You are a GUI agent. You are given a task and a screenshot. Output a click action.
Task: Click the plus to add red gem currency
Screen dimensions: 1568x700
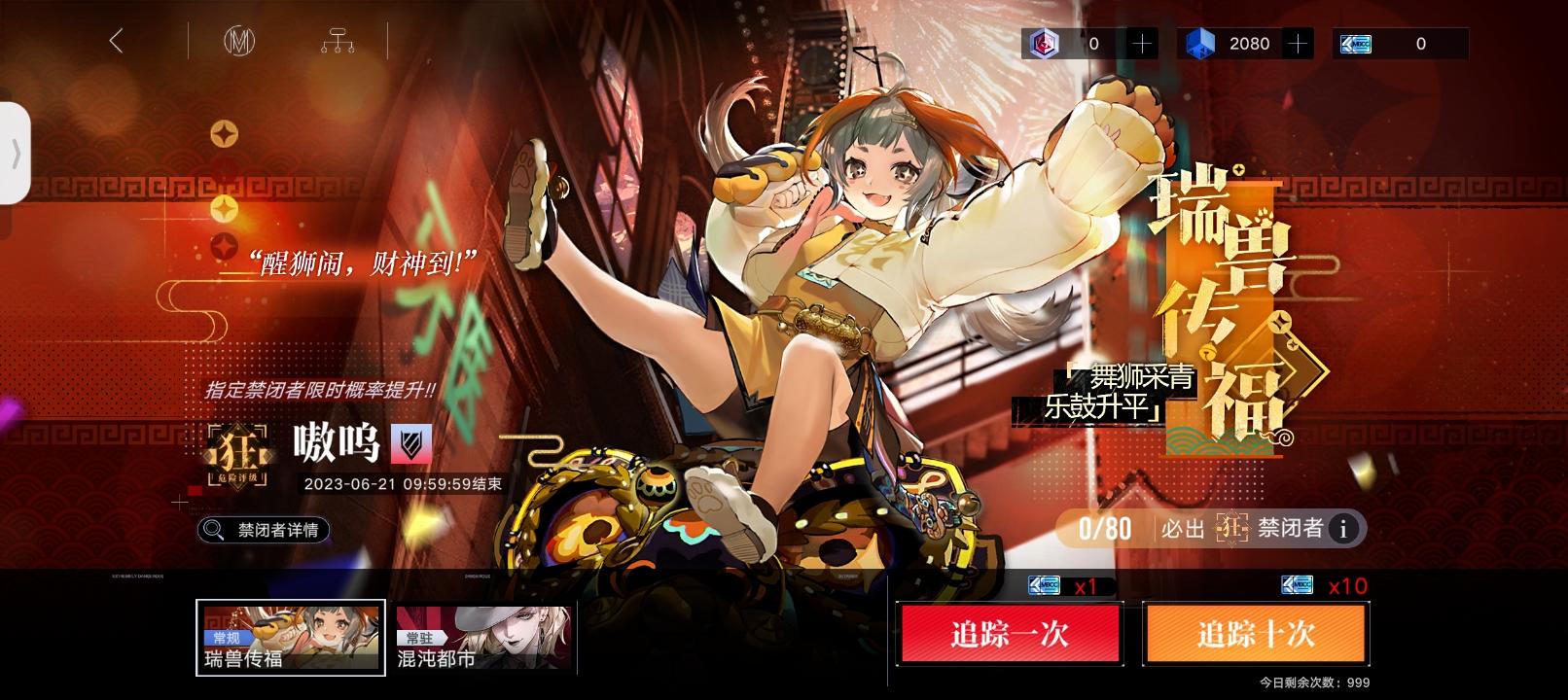click(1143, 43)
